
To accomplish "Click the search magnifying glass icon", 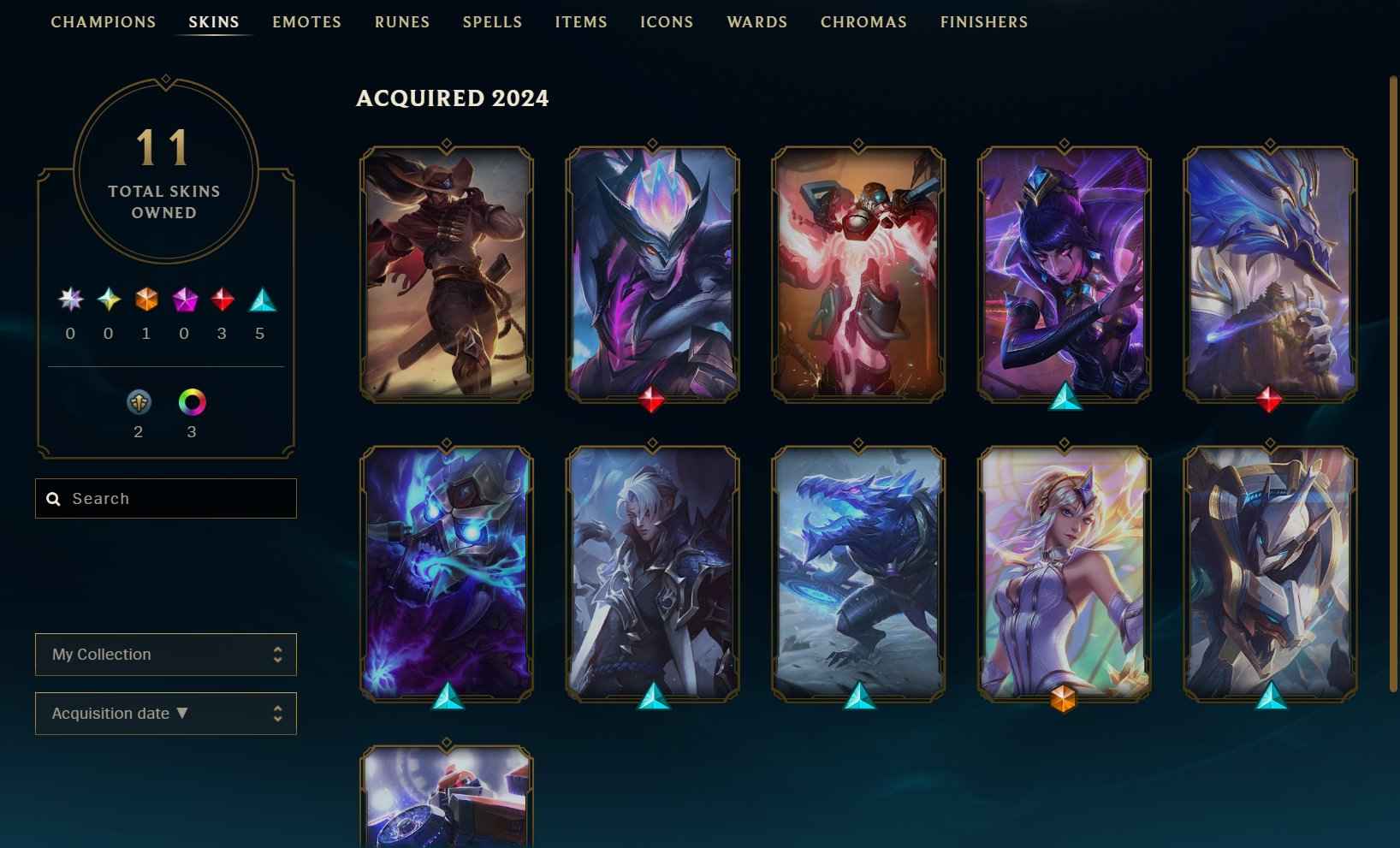I will pos(54,498).
